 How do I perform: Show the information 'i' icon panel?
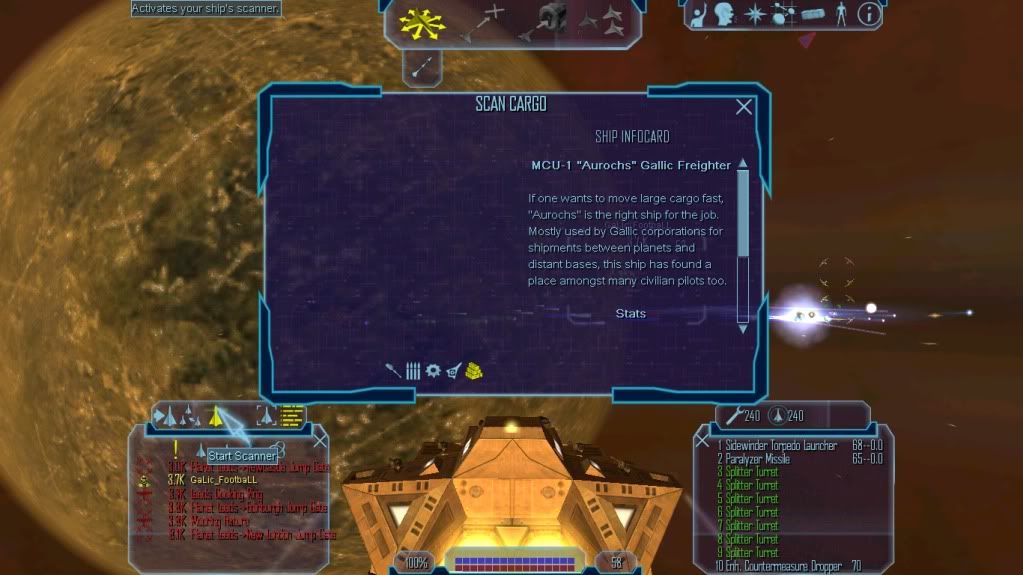869,14
